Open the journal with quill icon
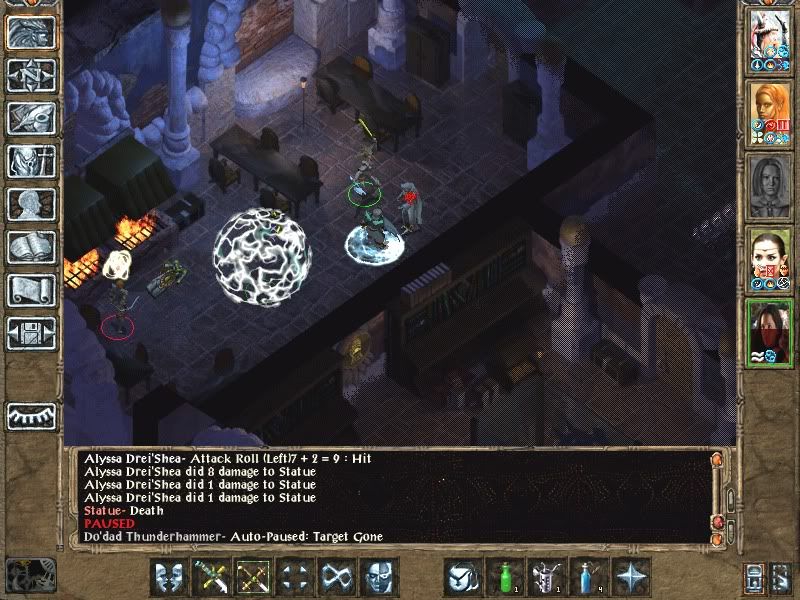This screenshot has height=600, width=800. point(32,118)
